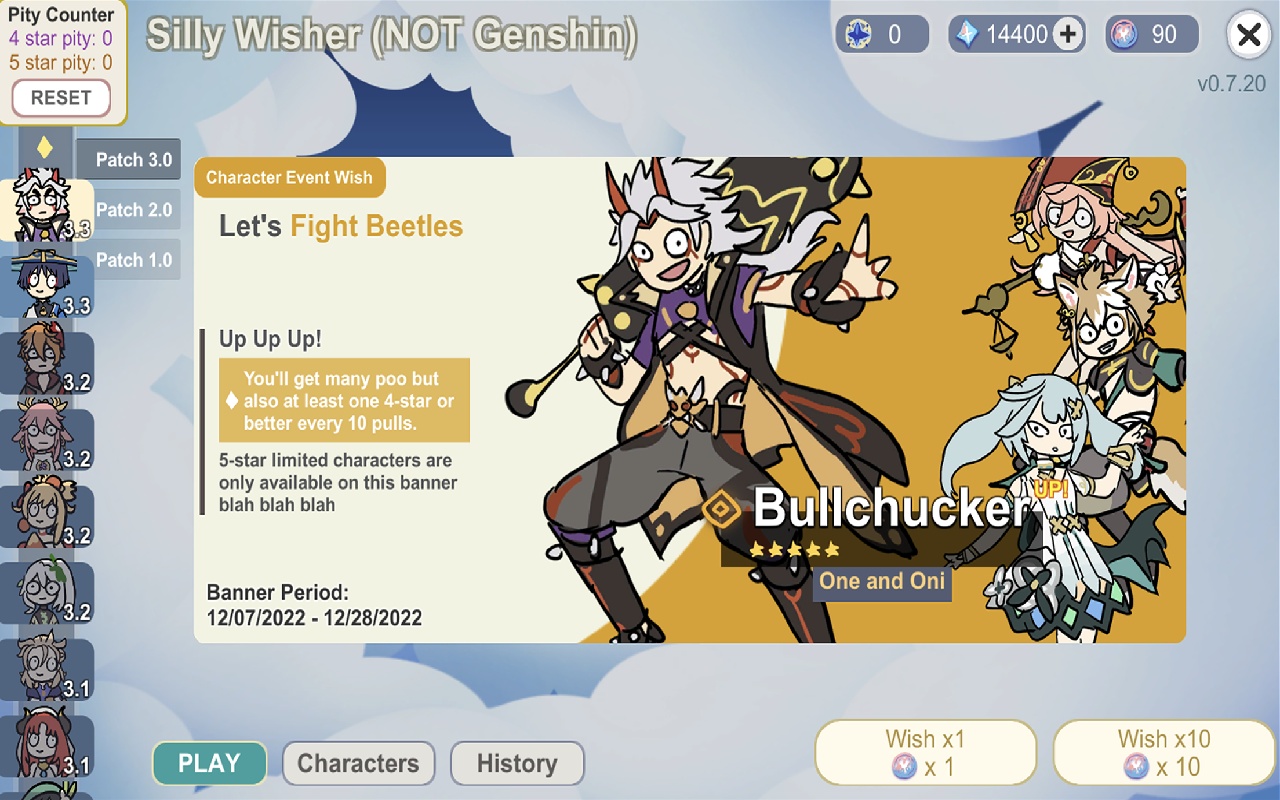Perform a single Wish x1 pull
This screenshot has height=800, width=1280.
pos(925,751)
